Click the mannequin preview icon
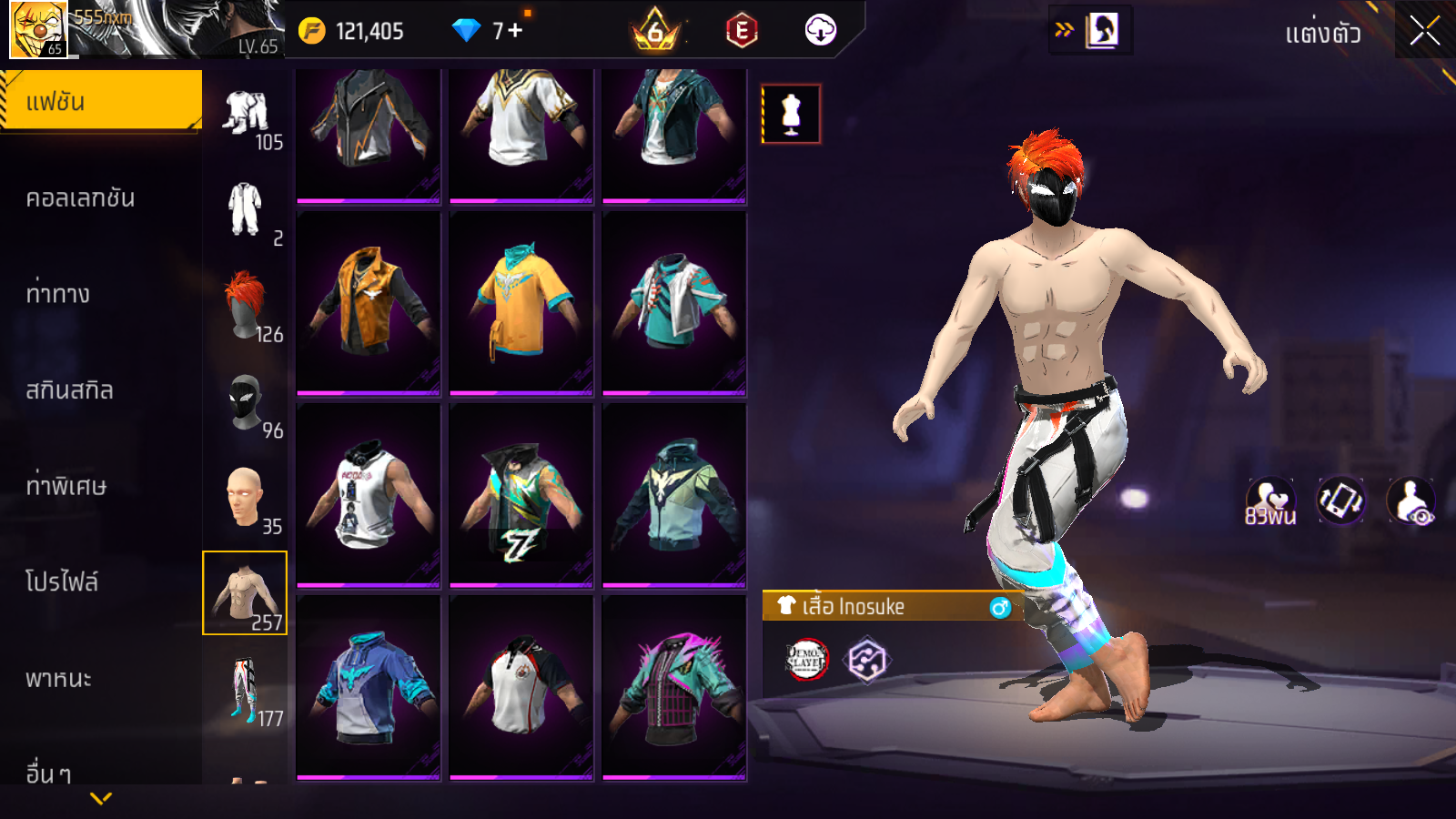 point(791,115)
